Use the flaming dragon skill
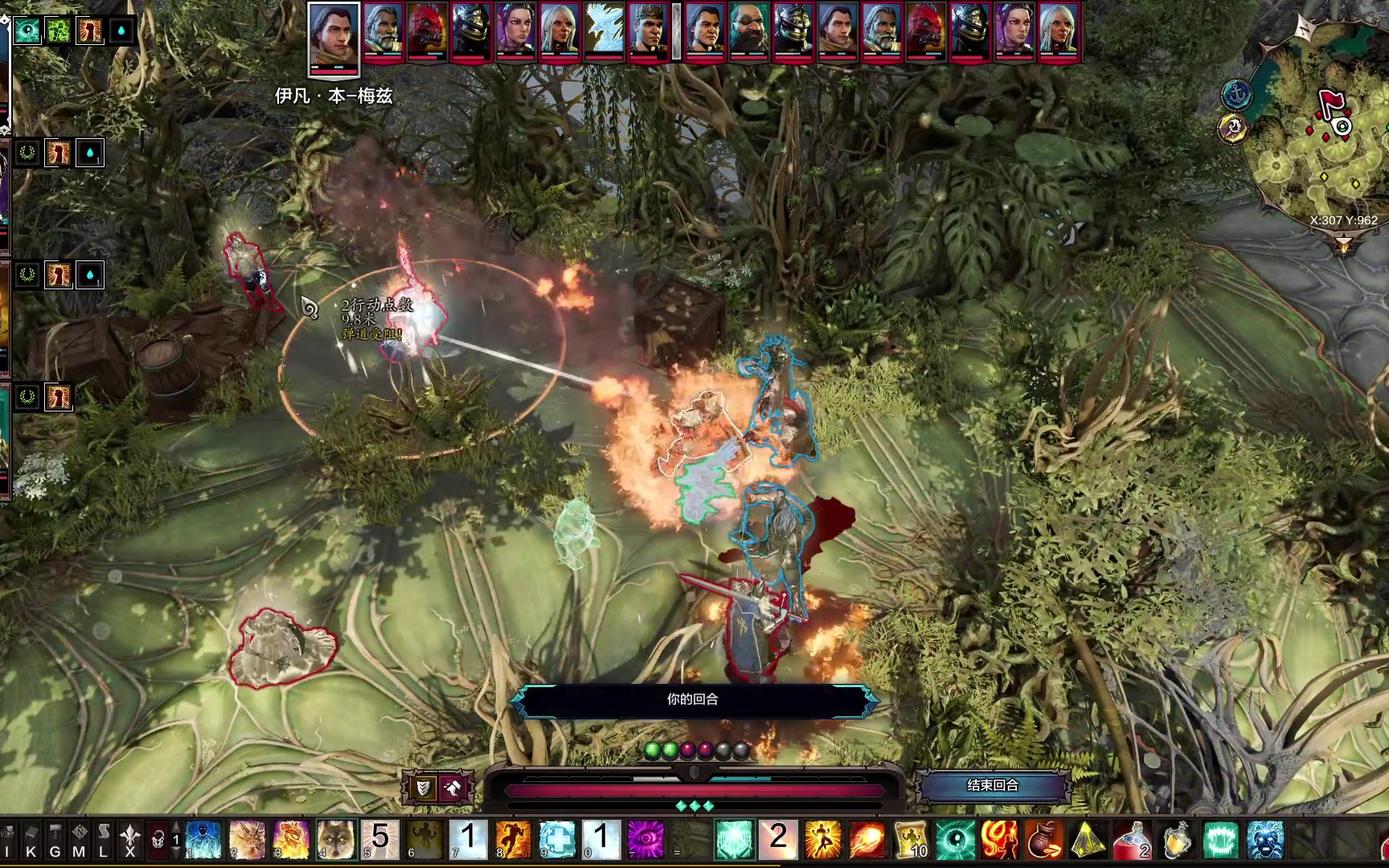Viewport: 1389px width, 868px height. click(x=292, y=840)
